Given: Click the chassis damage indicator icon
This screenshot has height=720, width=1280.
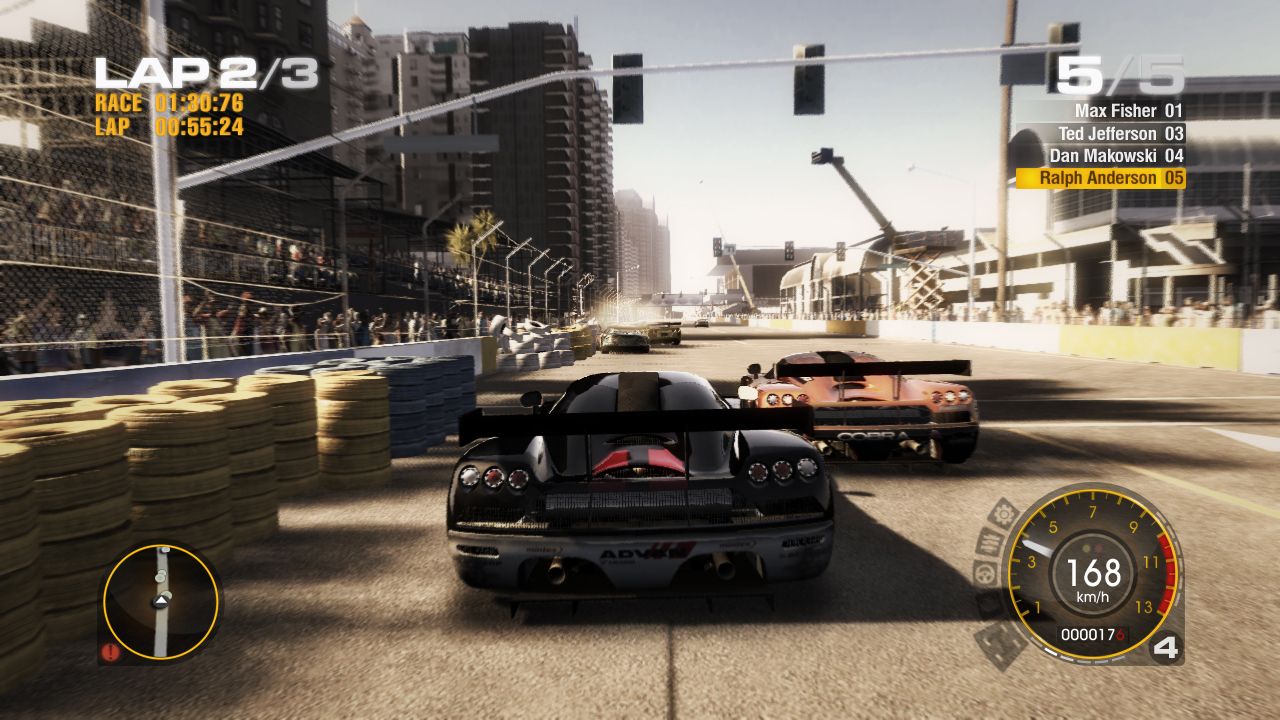Looking at the screenshot, I should 999,643.
